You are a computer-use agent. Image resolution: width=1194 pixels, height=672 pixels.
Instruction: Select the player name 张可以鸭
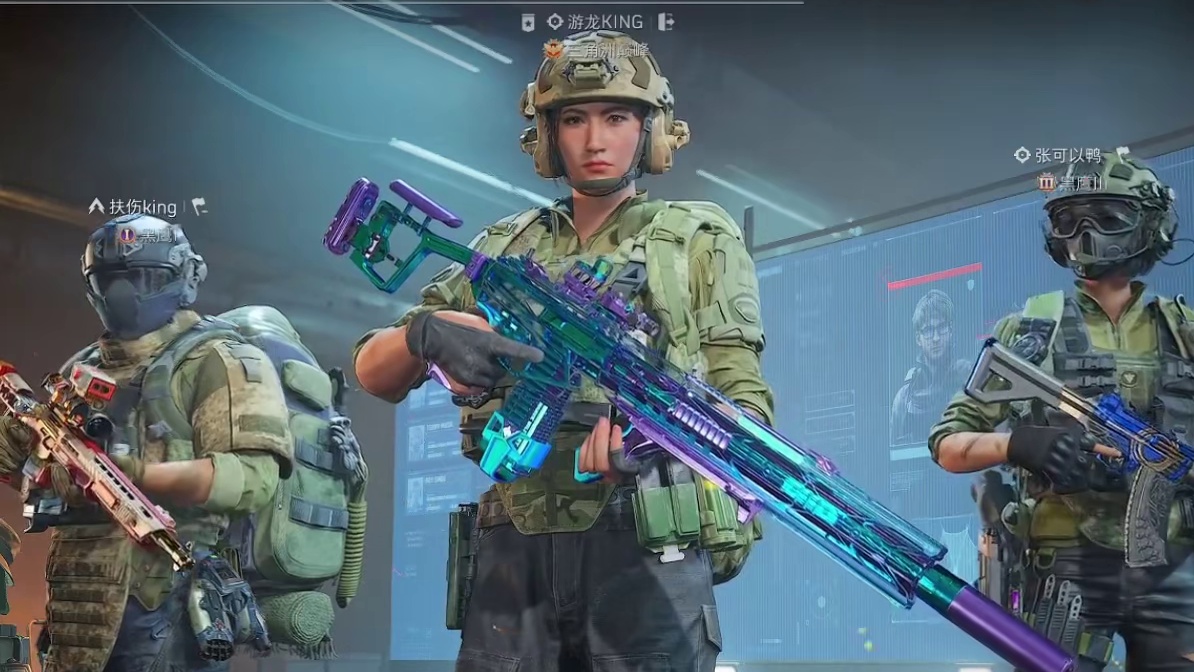click(1067, 155)
